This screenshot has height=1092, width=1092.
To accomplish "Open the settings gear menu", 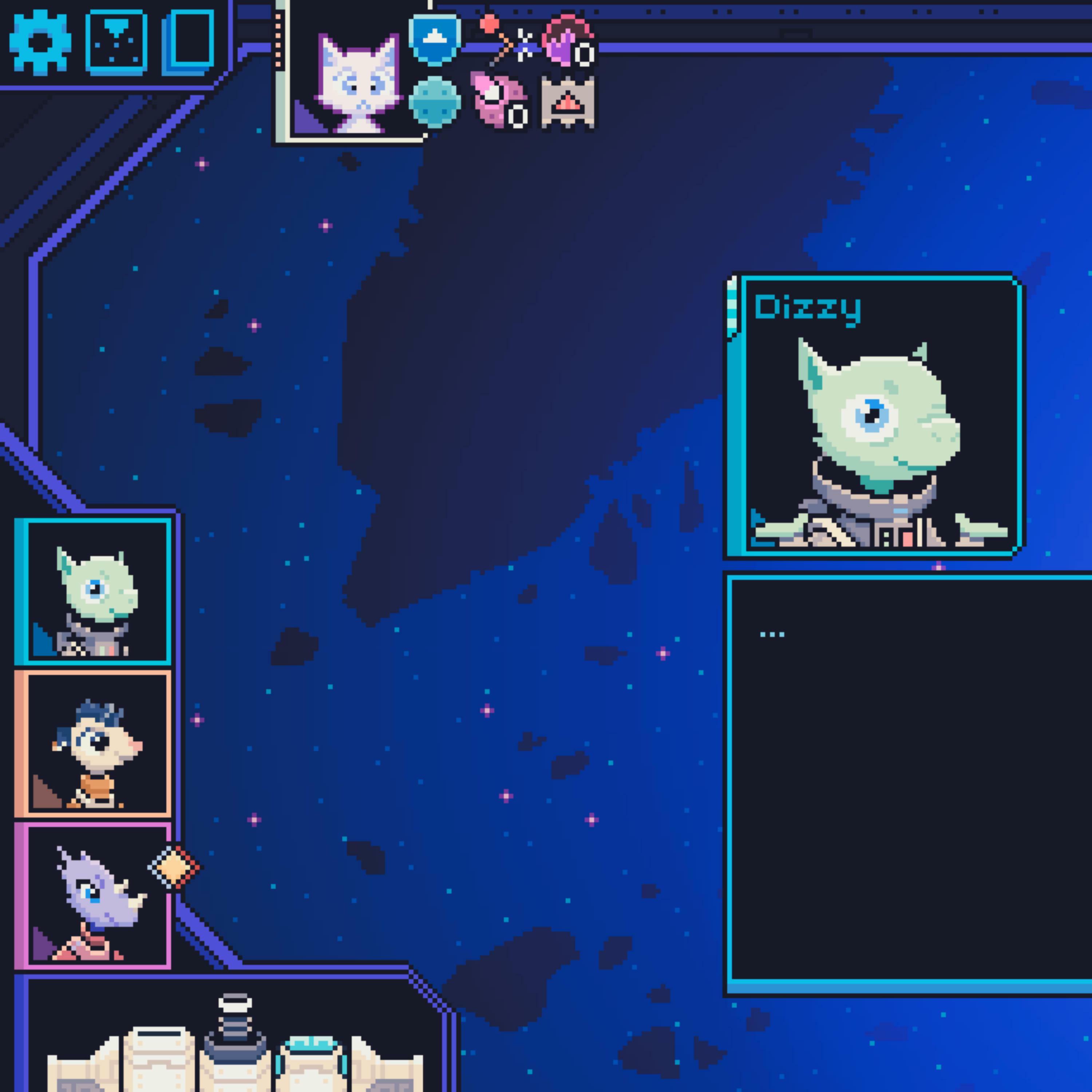I will [40, 42].
